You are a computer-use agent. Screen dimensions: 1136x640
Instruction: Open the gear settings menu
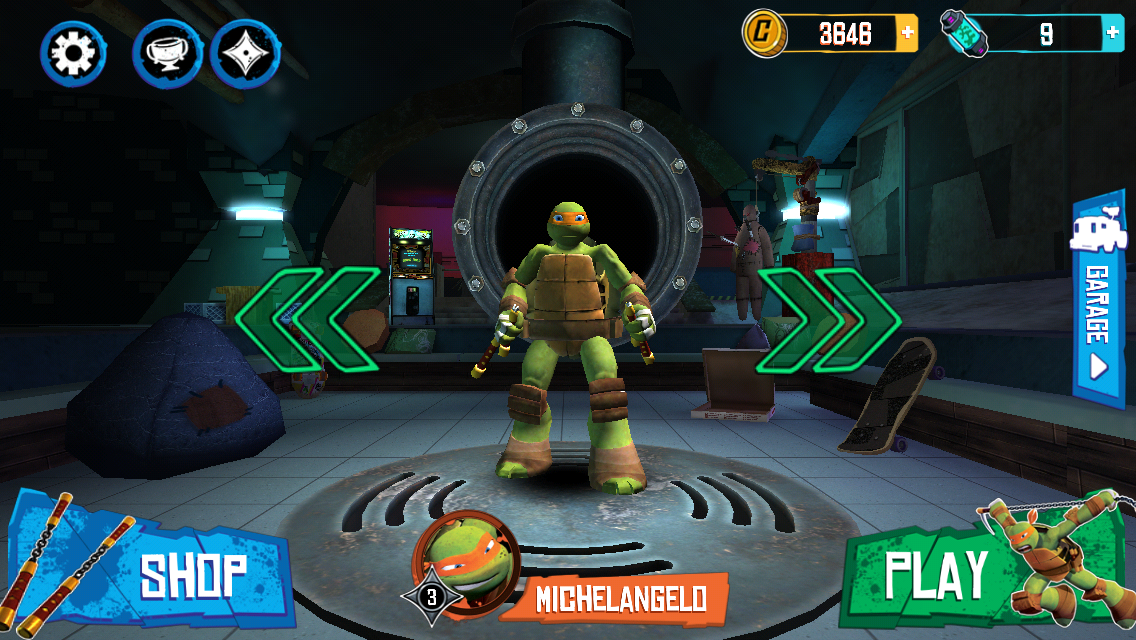(73, 54)
